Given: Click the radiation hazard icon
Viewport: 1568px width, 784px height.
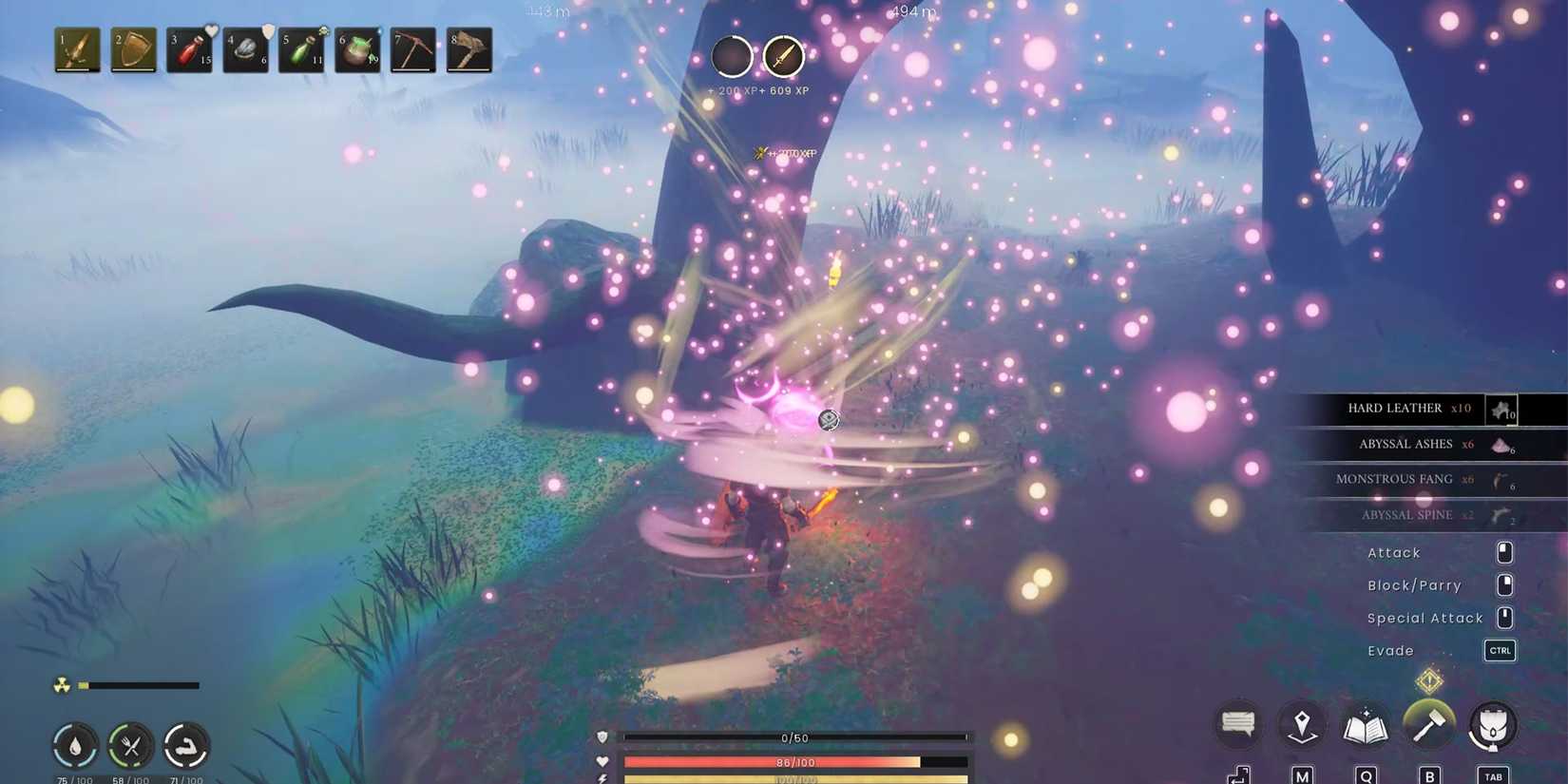Looking at the screenshot, I should 61,685.
